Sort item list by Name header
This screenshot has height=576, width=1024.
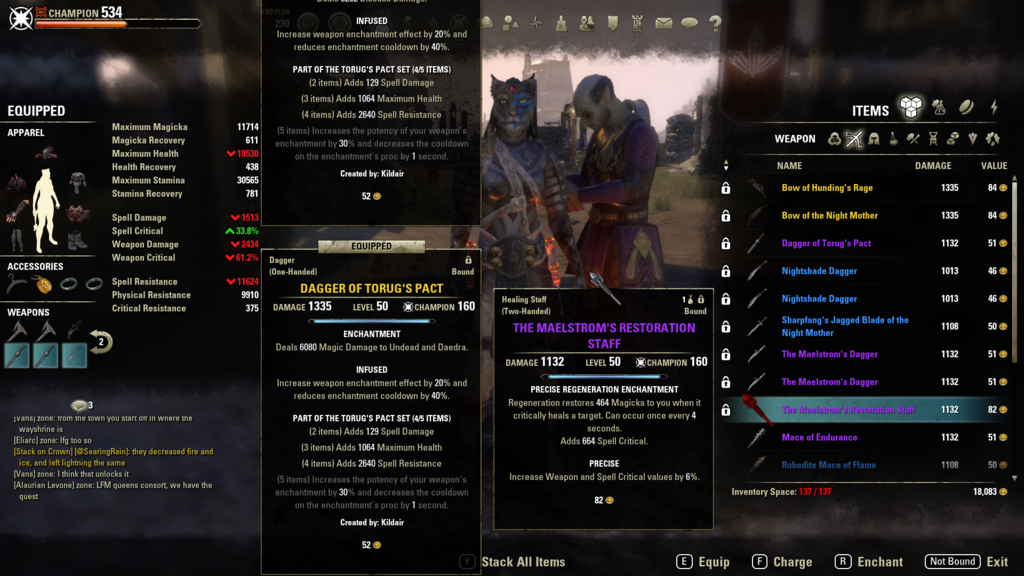pos(789,166)
